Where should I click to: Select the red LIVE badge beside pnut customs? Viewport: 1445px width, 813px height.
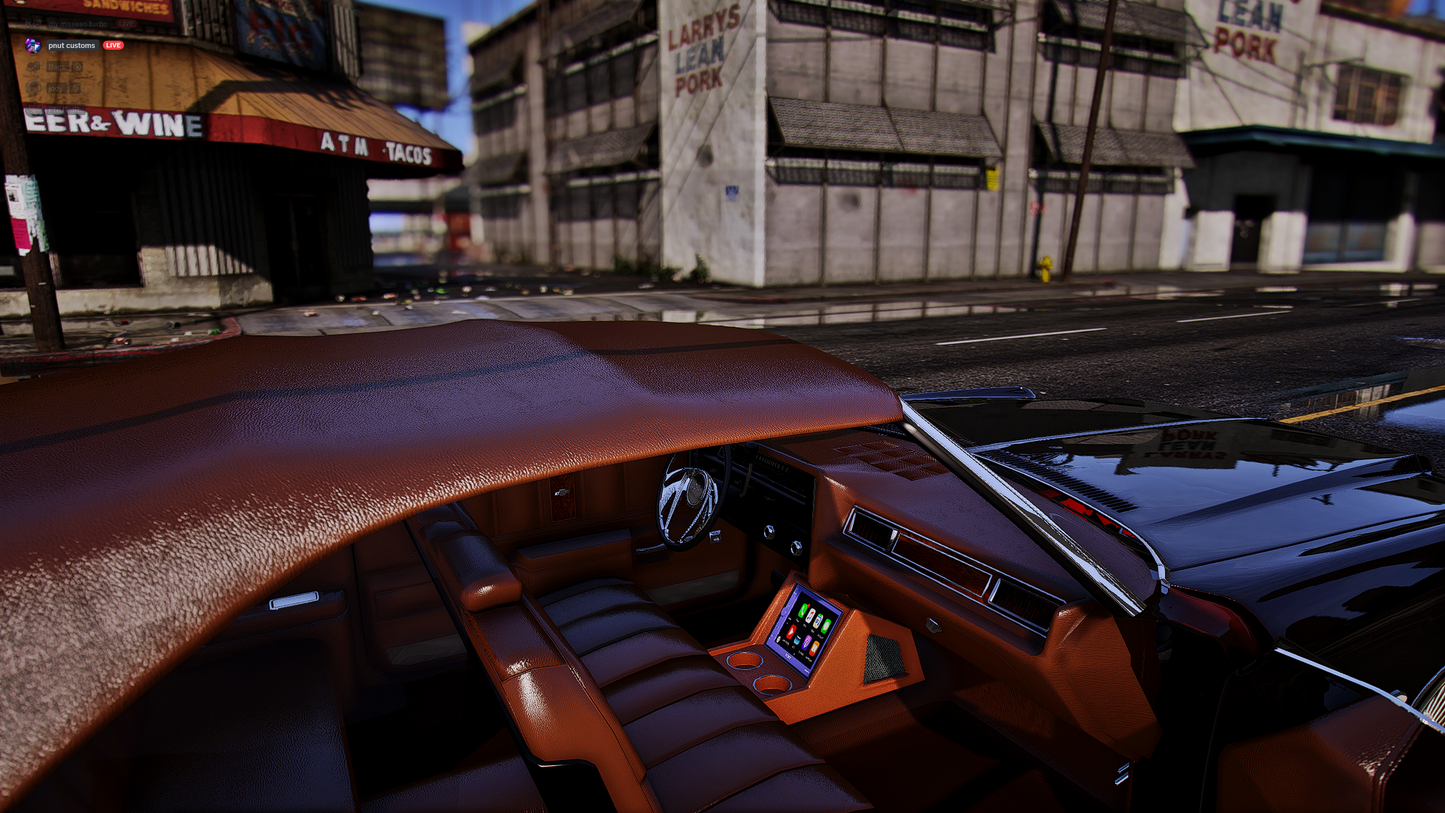coord(113,45)
